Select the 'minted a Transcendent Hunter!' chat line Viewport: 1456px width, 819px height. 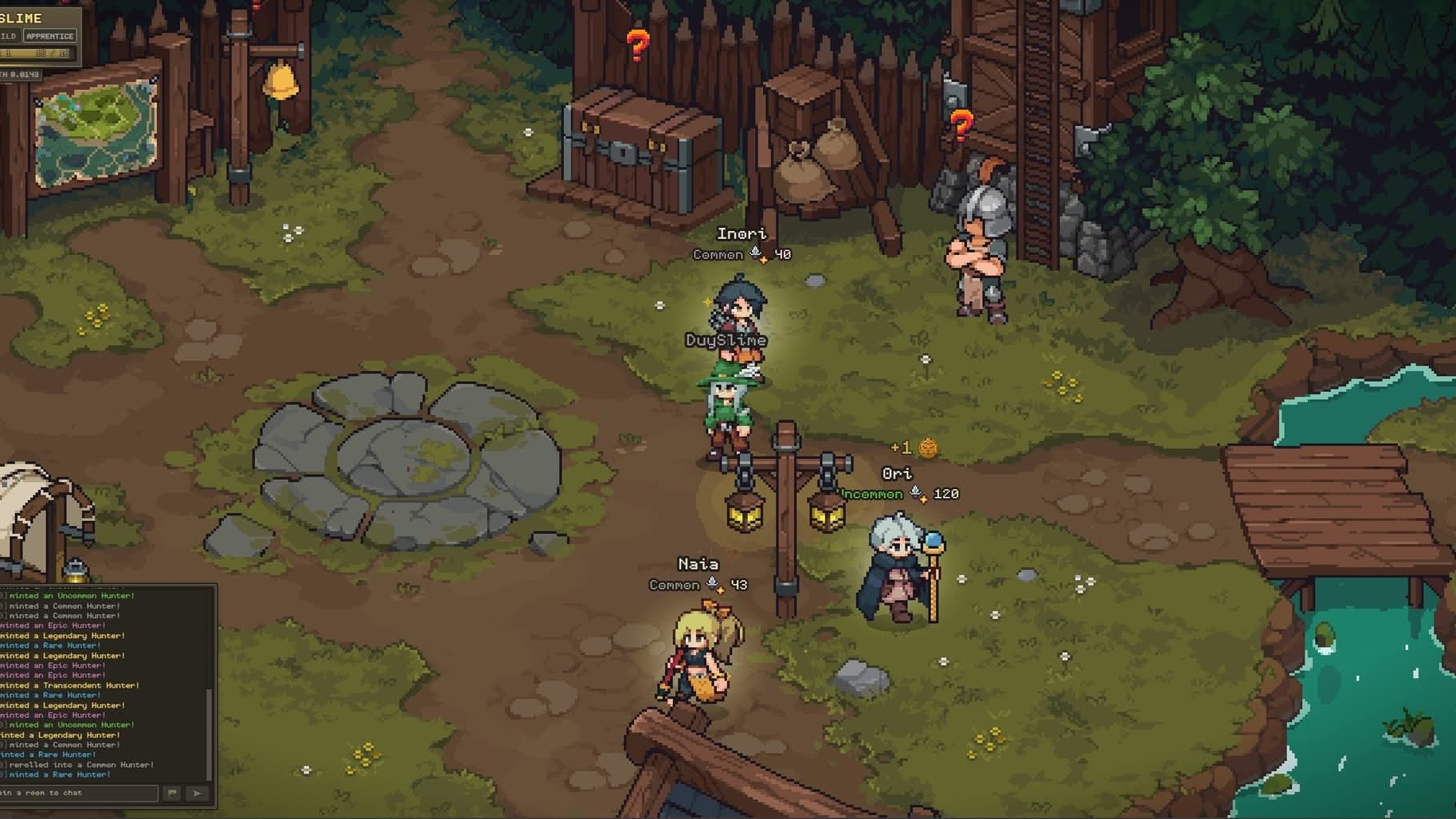(72, 685)
